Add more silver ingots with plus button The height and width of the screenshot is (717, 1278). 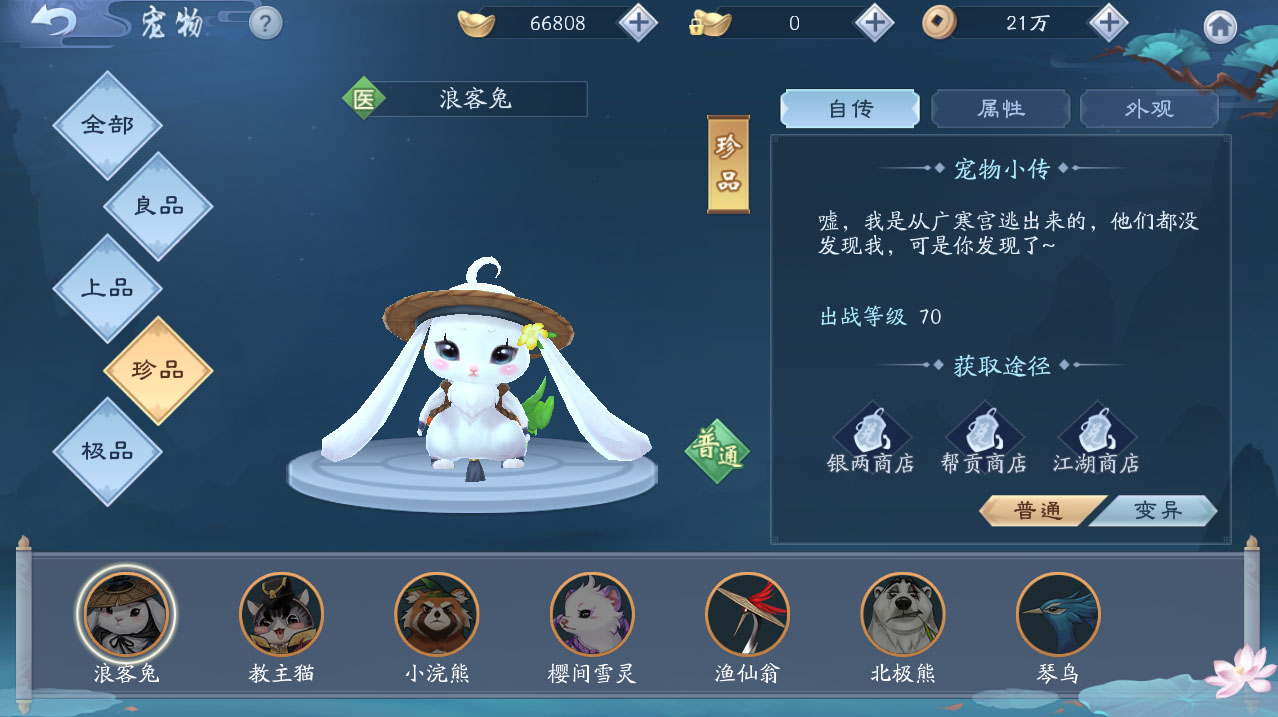point(638,23)
